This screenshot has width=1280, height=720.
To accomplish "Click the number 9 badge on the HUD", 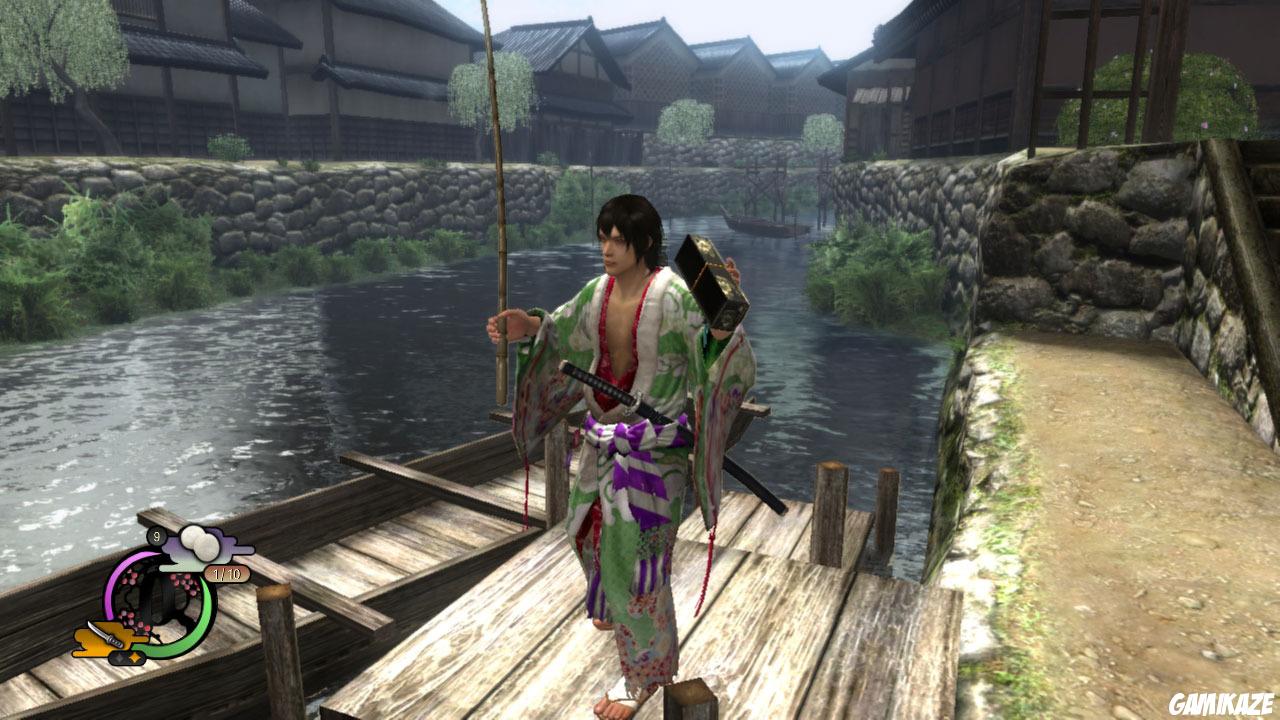I will (156, 536).
